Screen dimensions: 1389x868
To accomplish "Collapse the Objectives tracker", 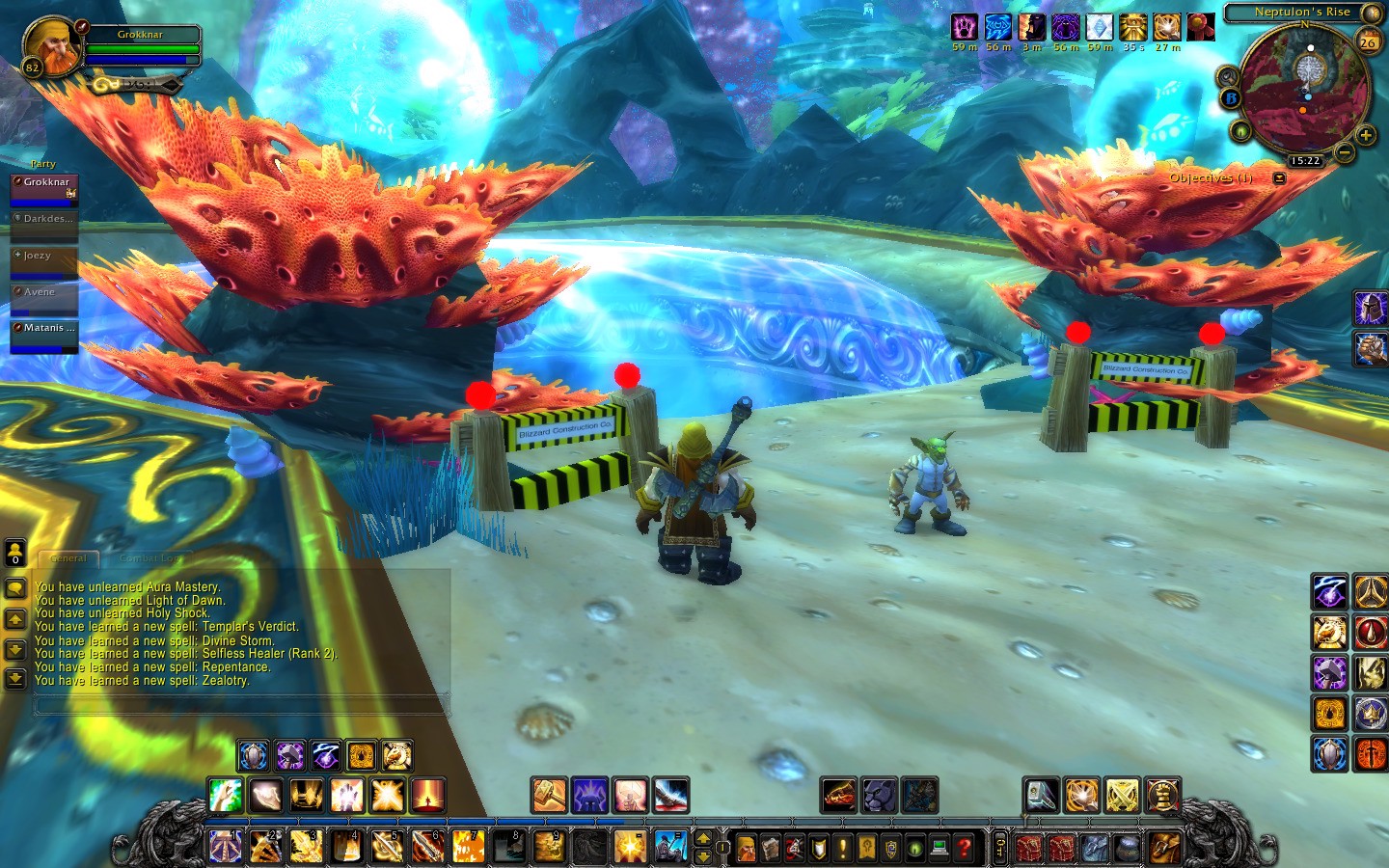I will click(x=1279, y=178).
